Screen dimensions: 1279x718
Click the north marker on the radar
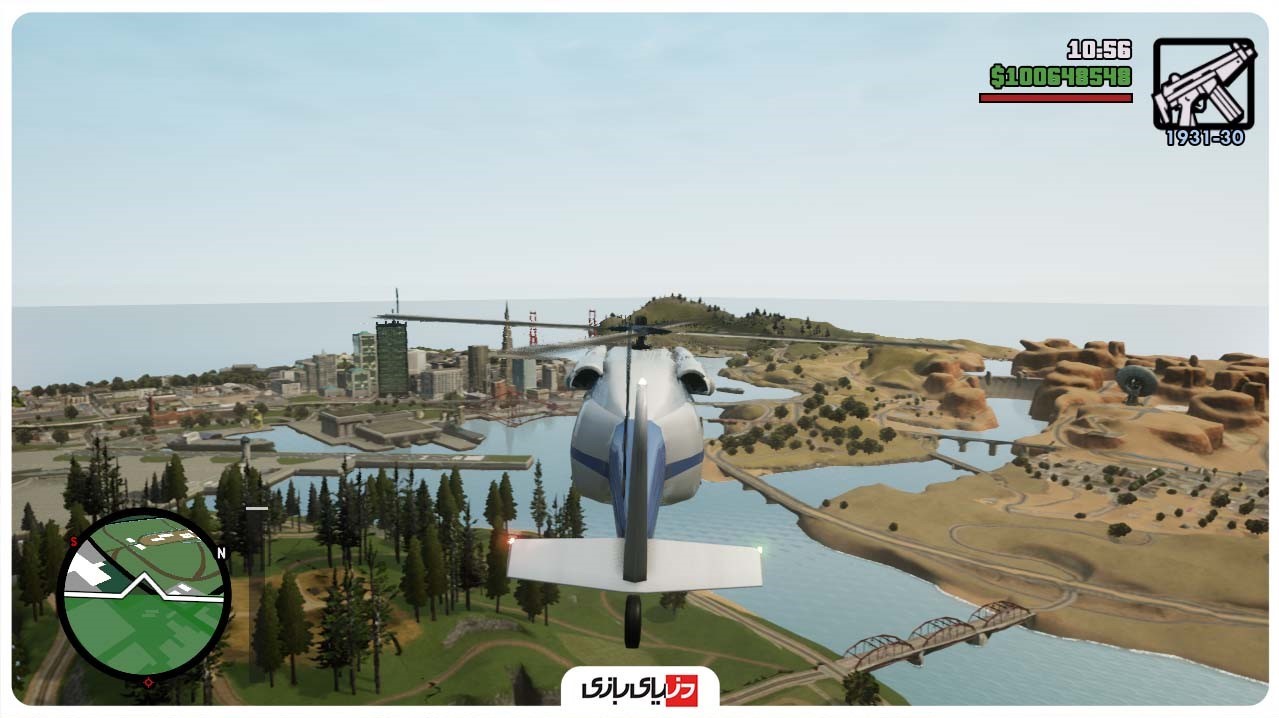[221, 553]
